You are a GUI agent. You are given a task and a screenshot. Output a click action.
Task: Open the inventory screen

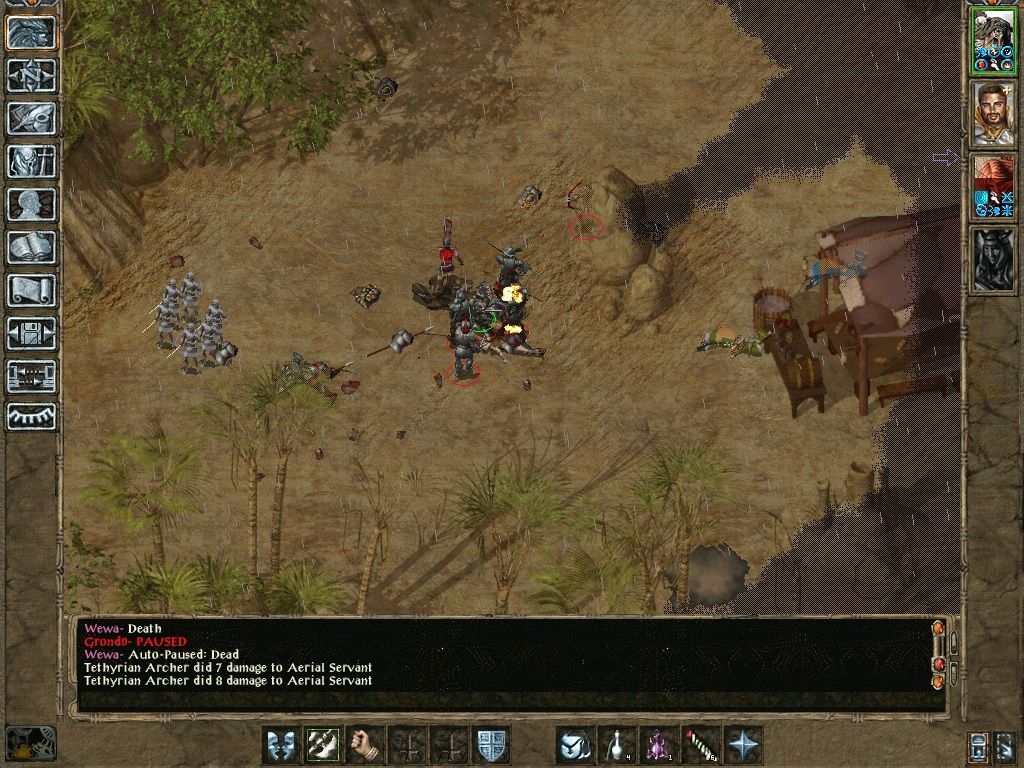coord(31,161)
